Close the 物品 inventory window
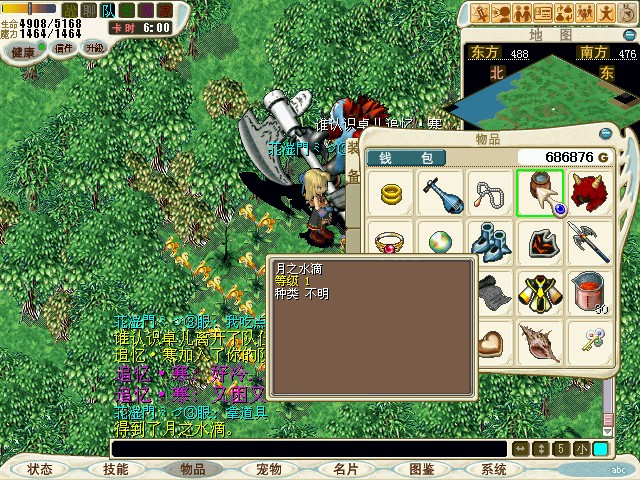The height and width of the screenshot is (480, 640). (x=606, y=134)
